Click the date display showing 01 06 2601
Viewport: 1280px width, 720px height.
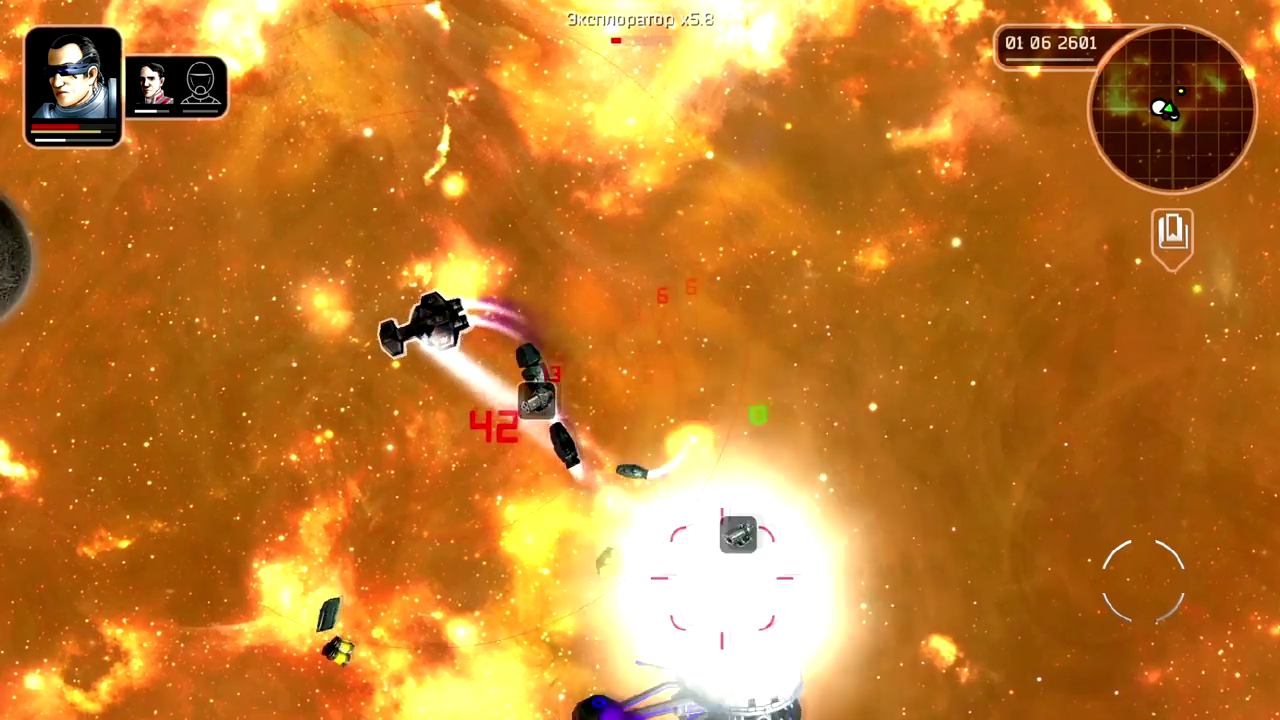click(1050, 43)
